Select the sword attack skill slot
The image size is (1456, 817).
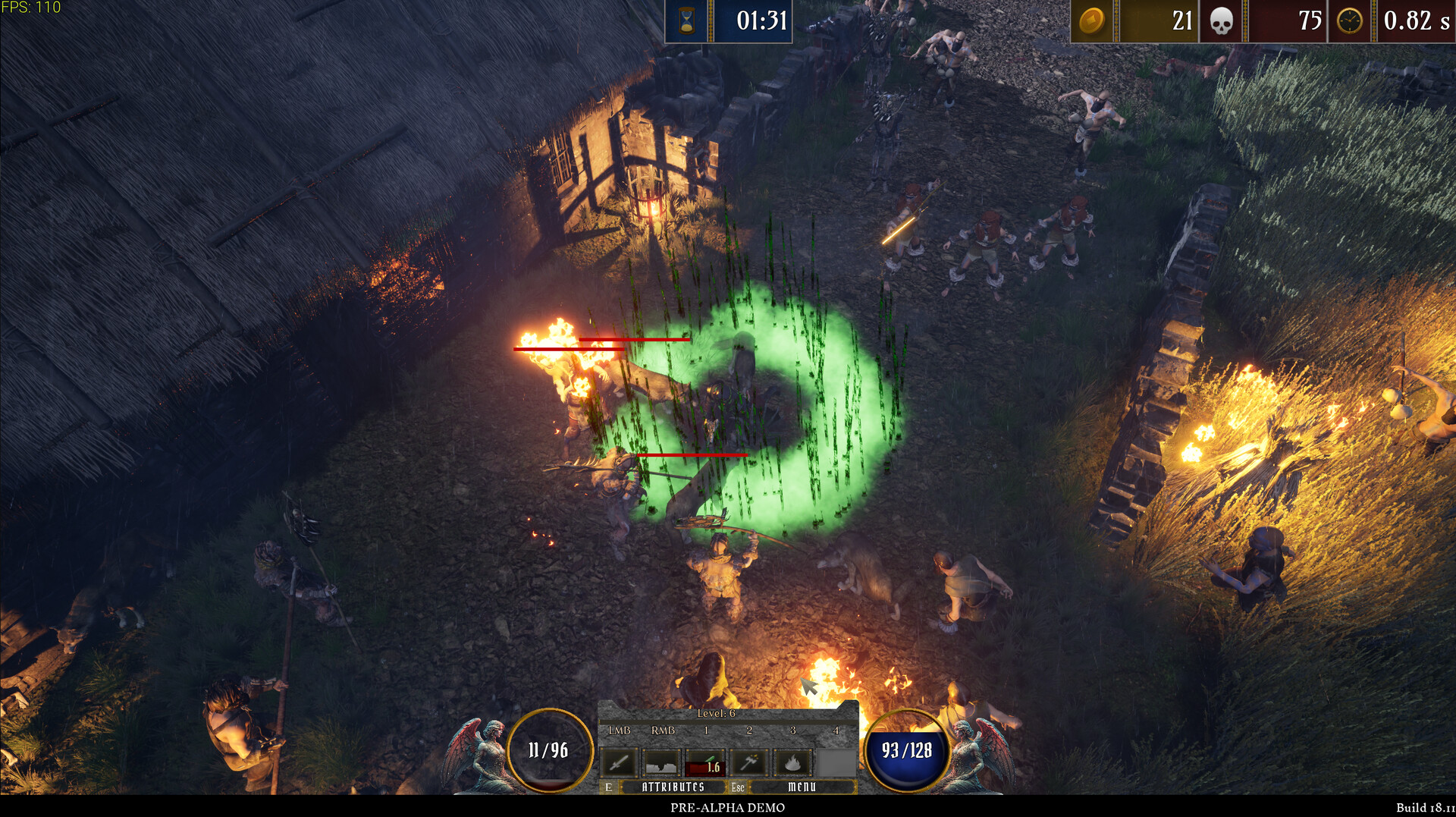[x=619, y=762]
